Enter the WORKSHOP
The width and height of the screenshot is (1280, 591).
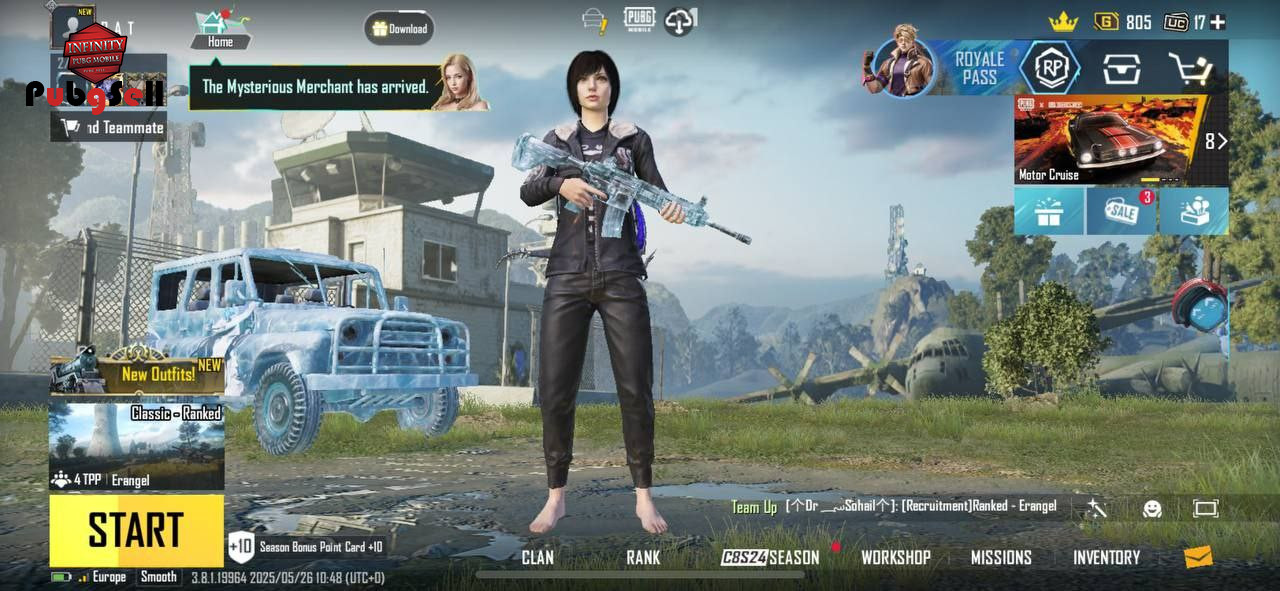[x=895, y=558]
